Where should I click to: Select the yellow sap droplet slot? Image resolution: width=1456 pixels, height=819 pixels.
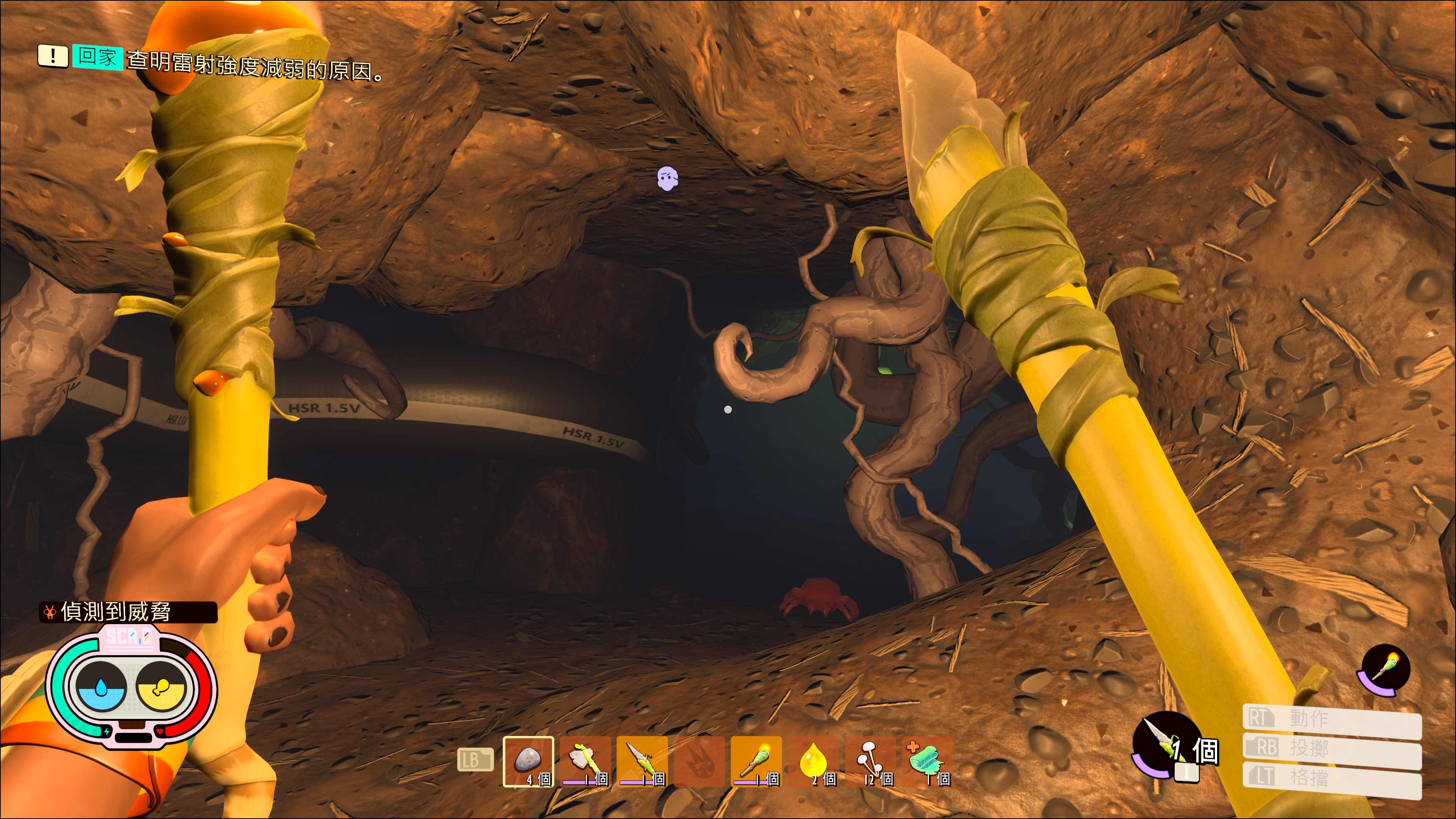(813, 761)
